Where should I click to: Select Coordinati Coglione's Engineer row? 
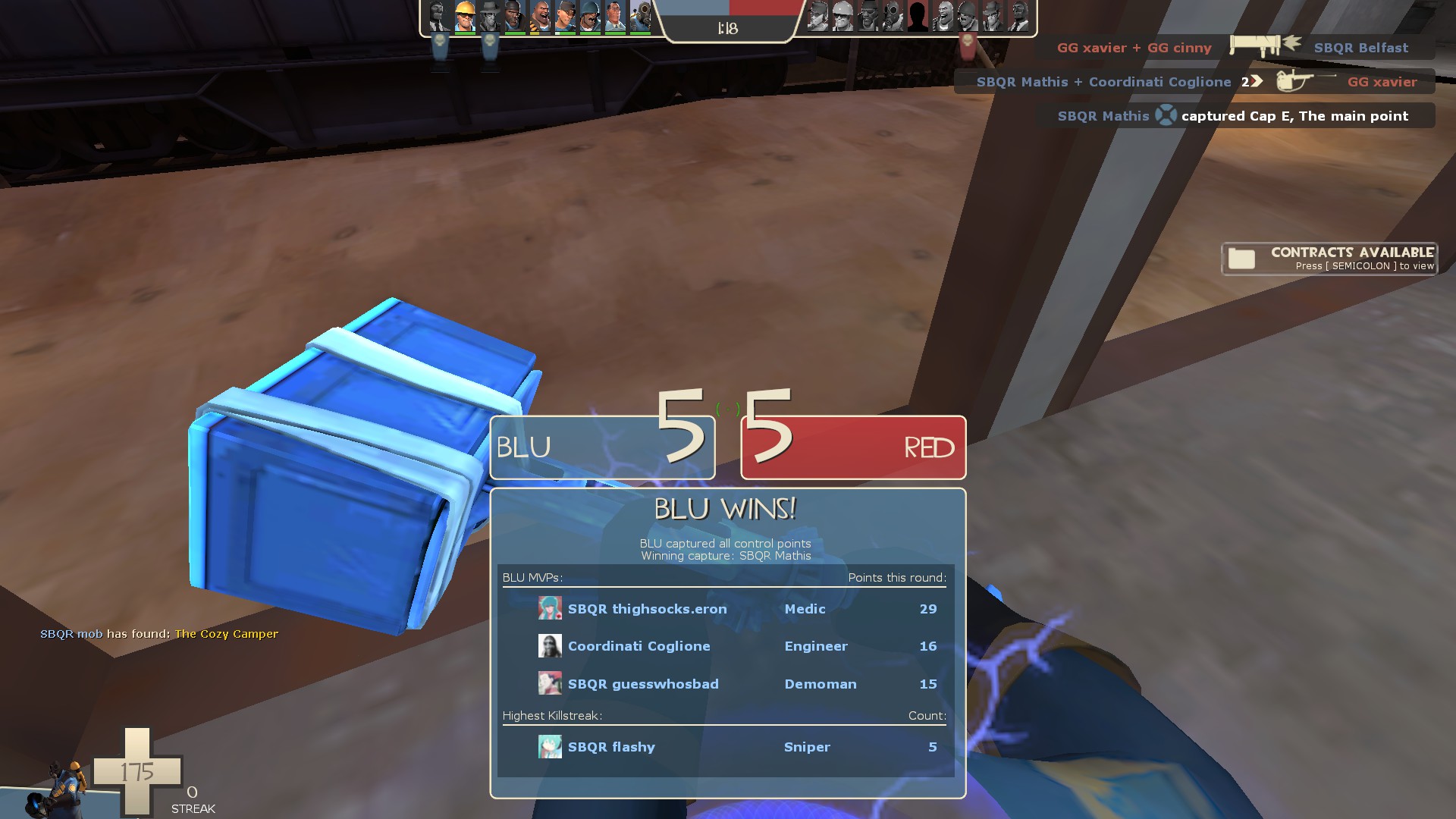click(725, 646)
